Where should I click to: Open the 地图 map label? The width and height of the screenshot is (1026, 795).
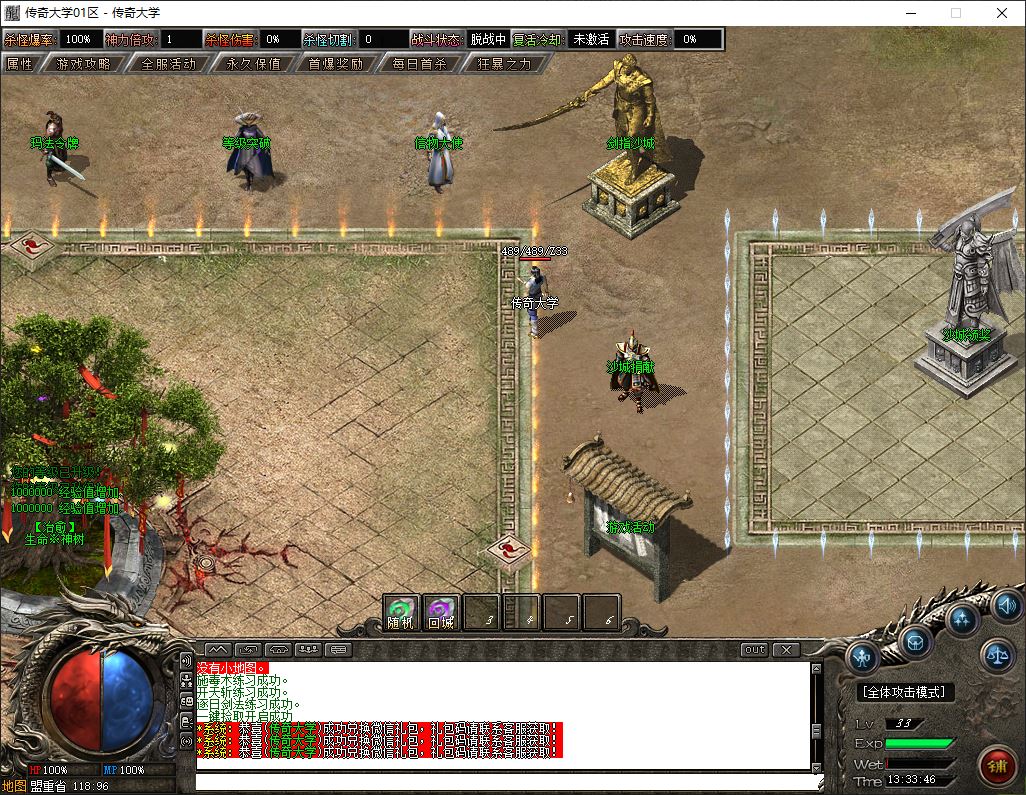click(14, 786)
